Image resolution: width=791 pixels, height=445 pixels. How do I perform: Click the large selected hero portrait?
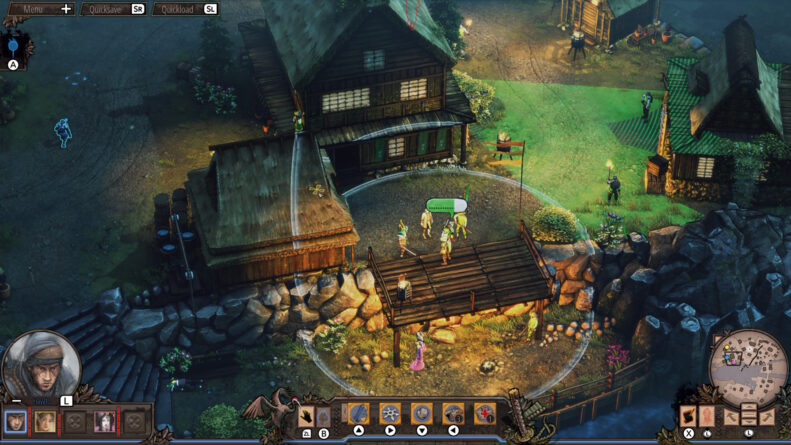pos(40,365)
